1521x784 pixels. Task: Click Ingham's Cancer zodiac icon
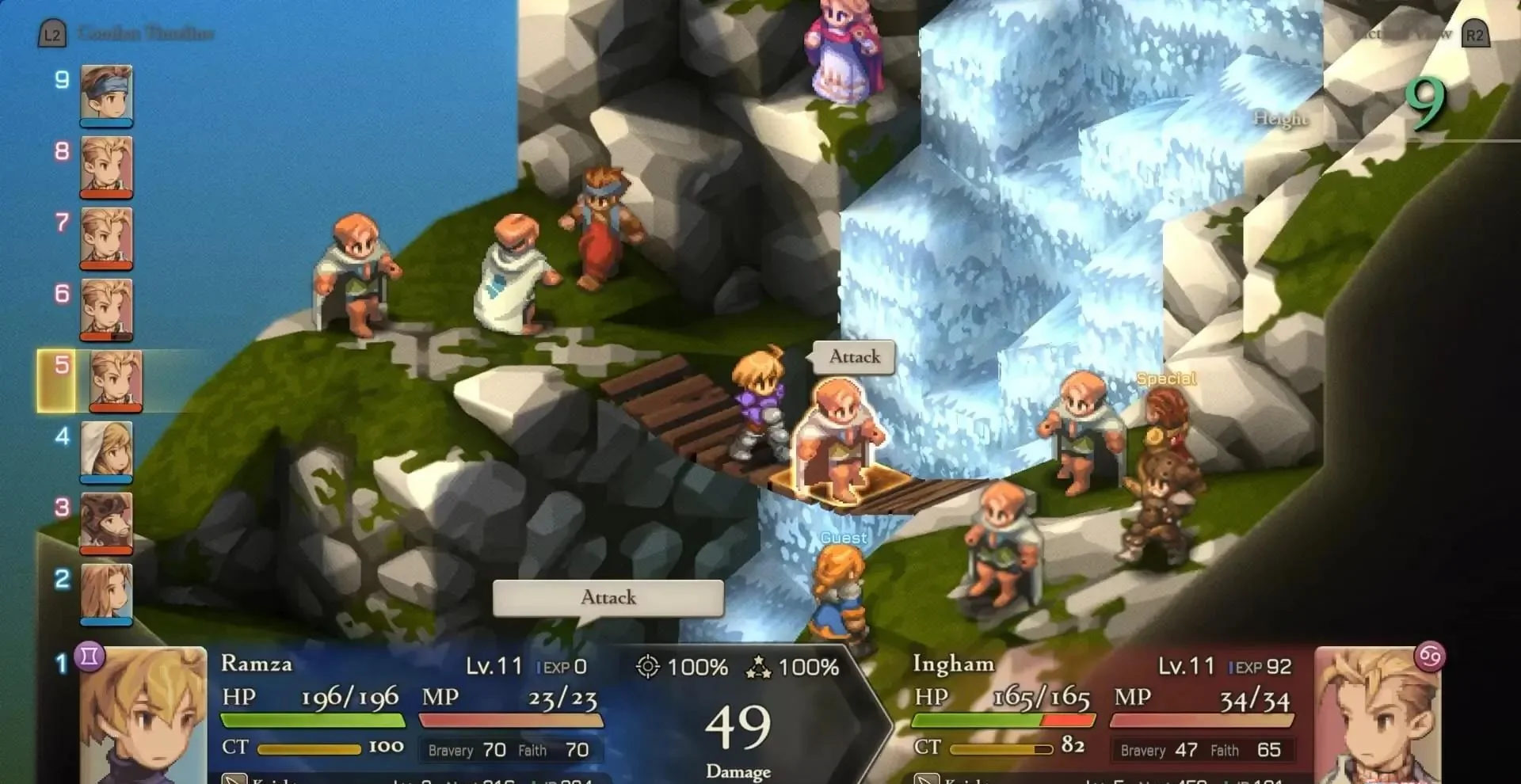click(x=1430, y=657)
